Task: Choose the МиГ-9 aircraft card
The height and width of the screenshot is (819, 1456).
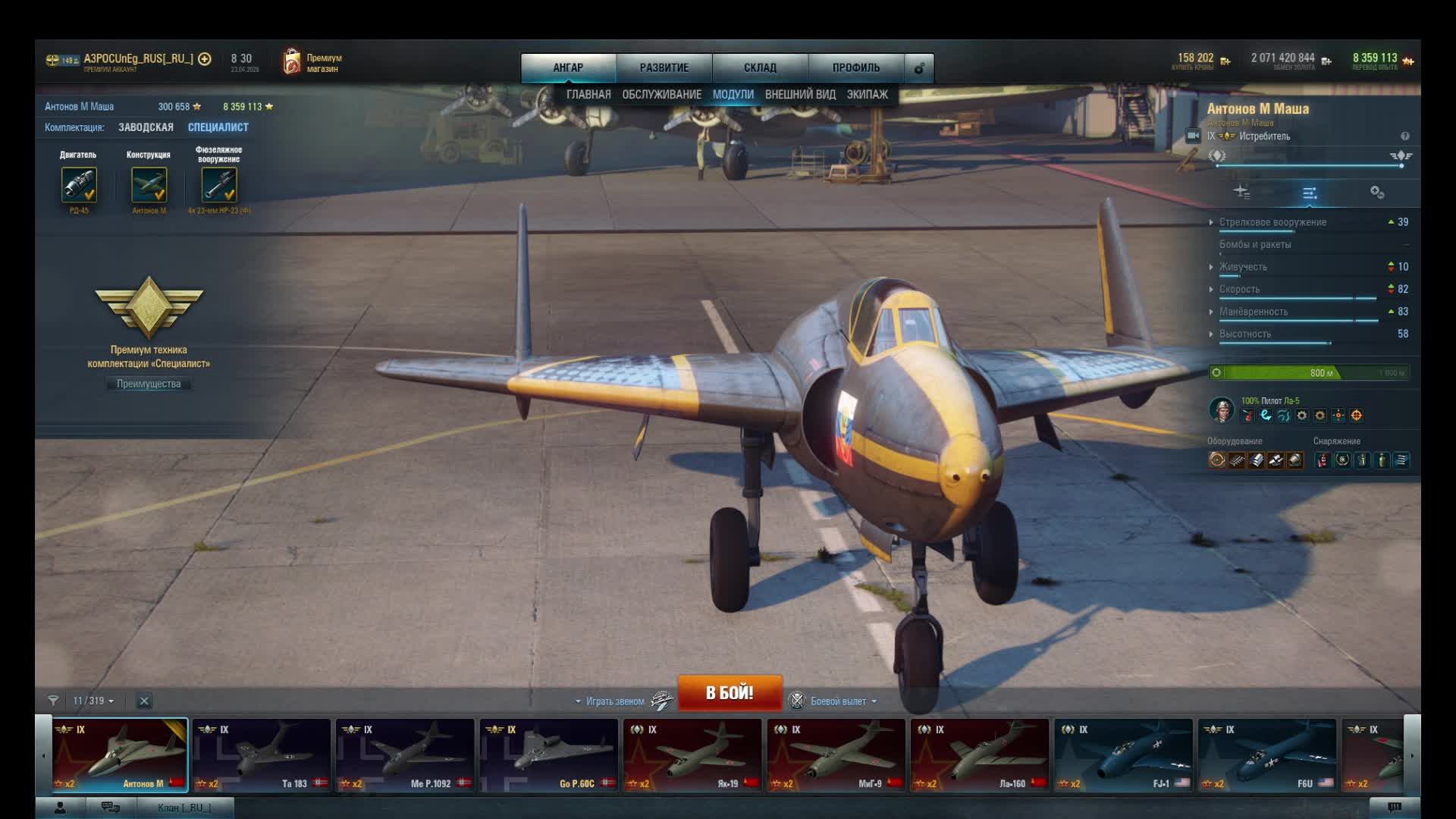Action: pyautogui.click(x=836, y=755)
